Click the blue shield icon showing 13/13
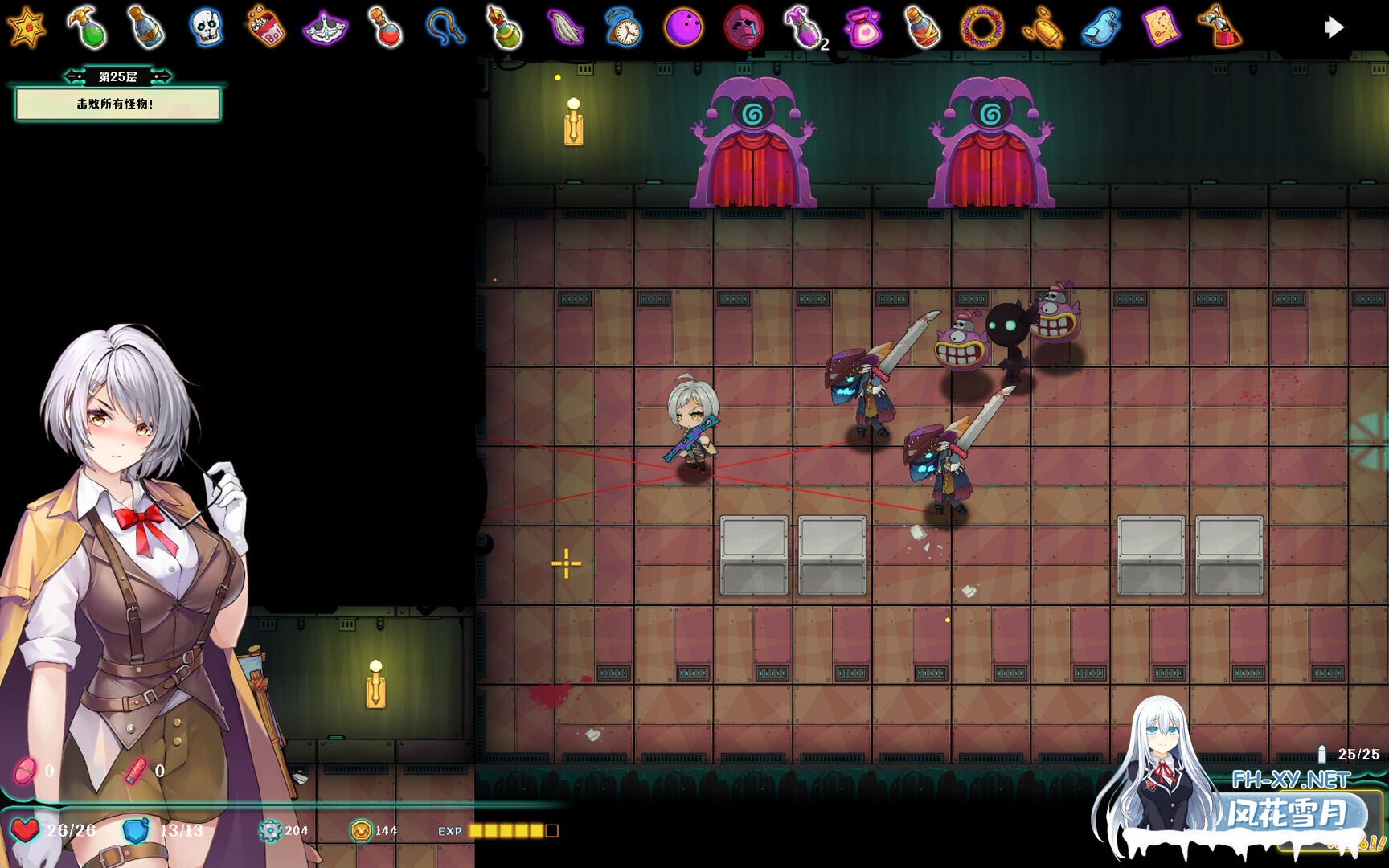This screenshot has width=1389, height=868. 135,830
